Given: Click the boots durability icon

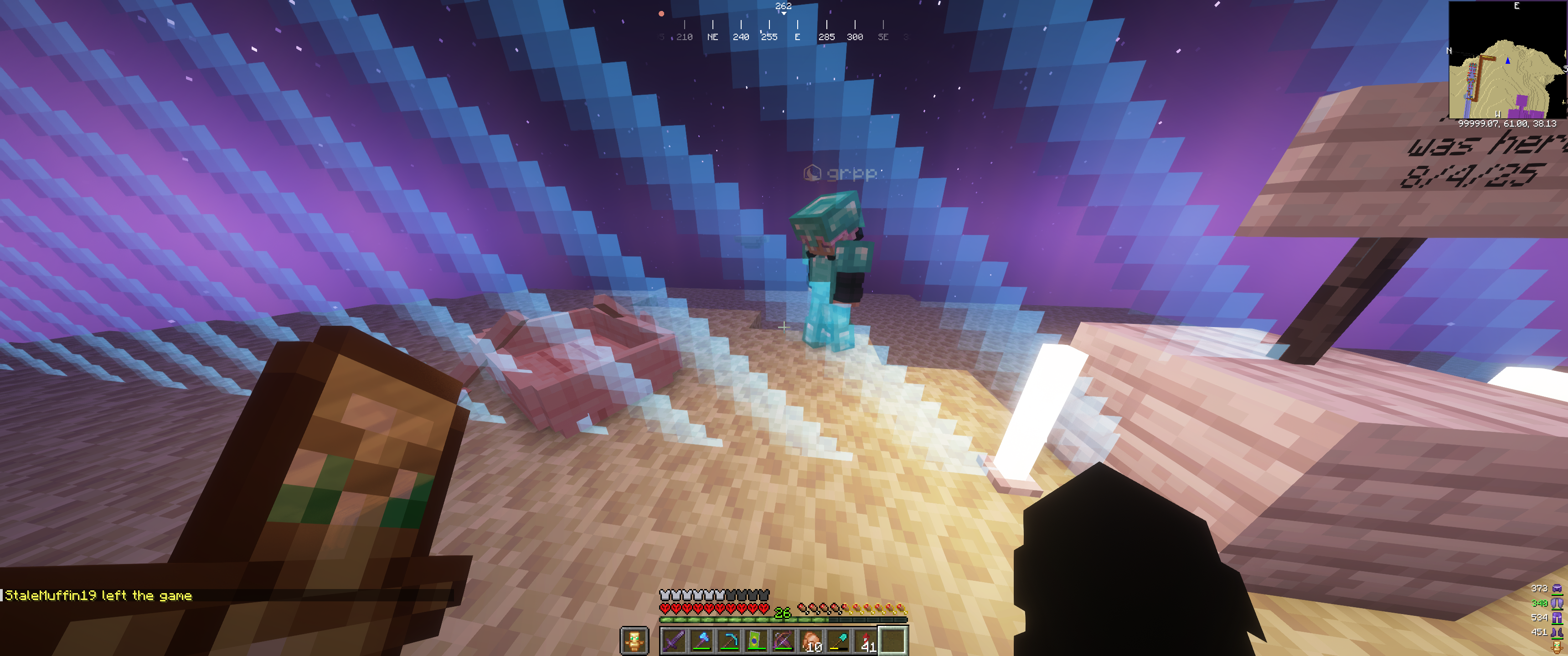Looking at the screenshot, I should click(1557, 632).
